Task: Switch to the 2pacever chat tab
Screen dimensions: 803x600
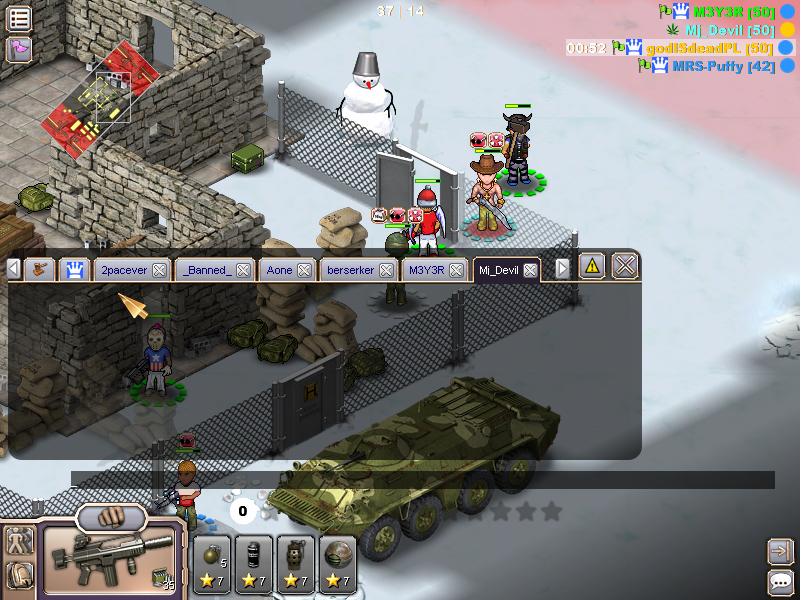Action: pyautogui.click(x=121, y=270)
